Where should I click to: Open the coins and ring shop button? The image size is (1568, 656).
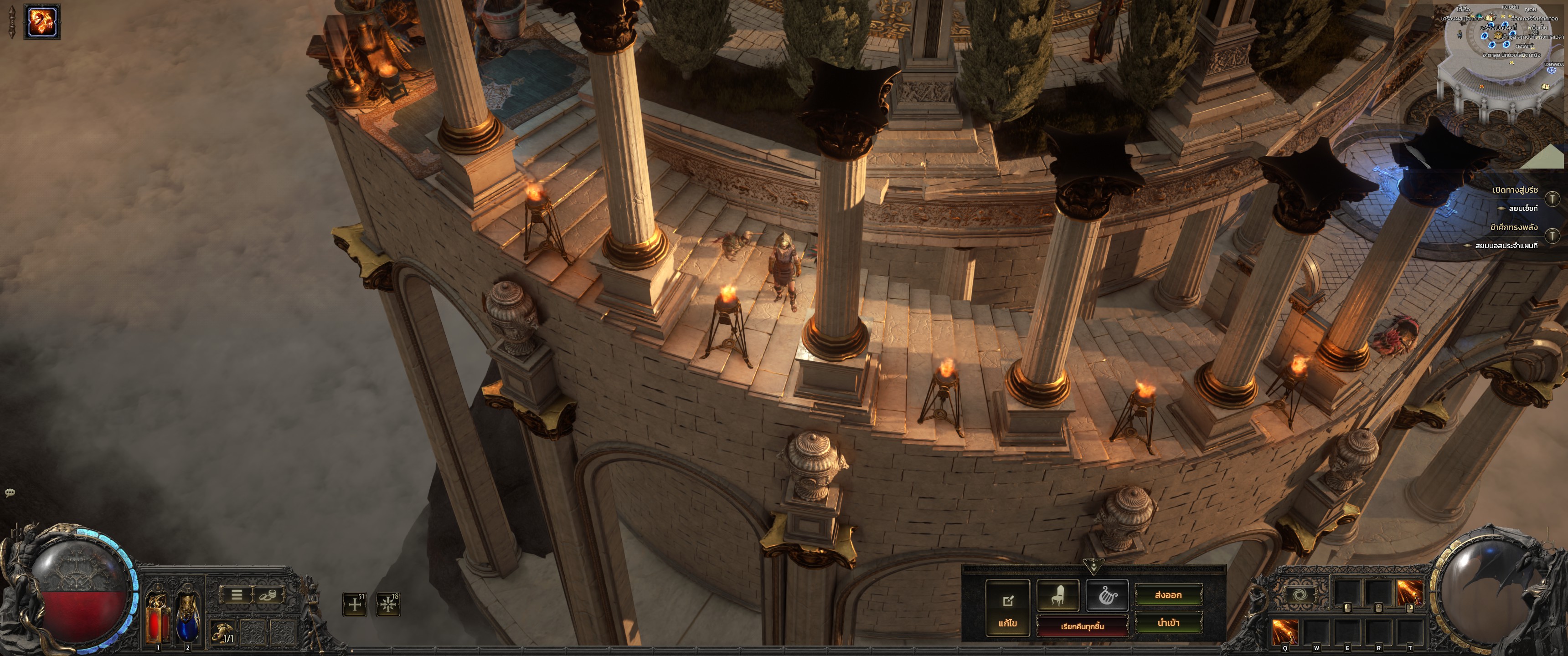tap(267, 595)
